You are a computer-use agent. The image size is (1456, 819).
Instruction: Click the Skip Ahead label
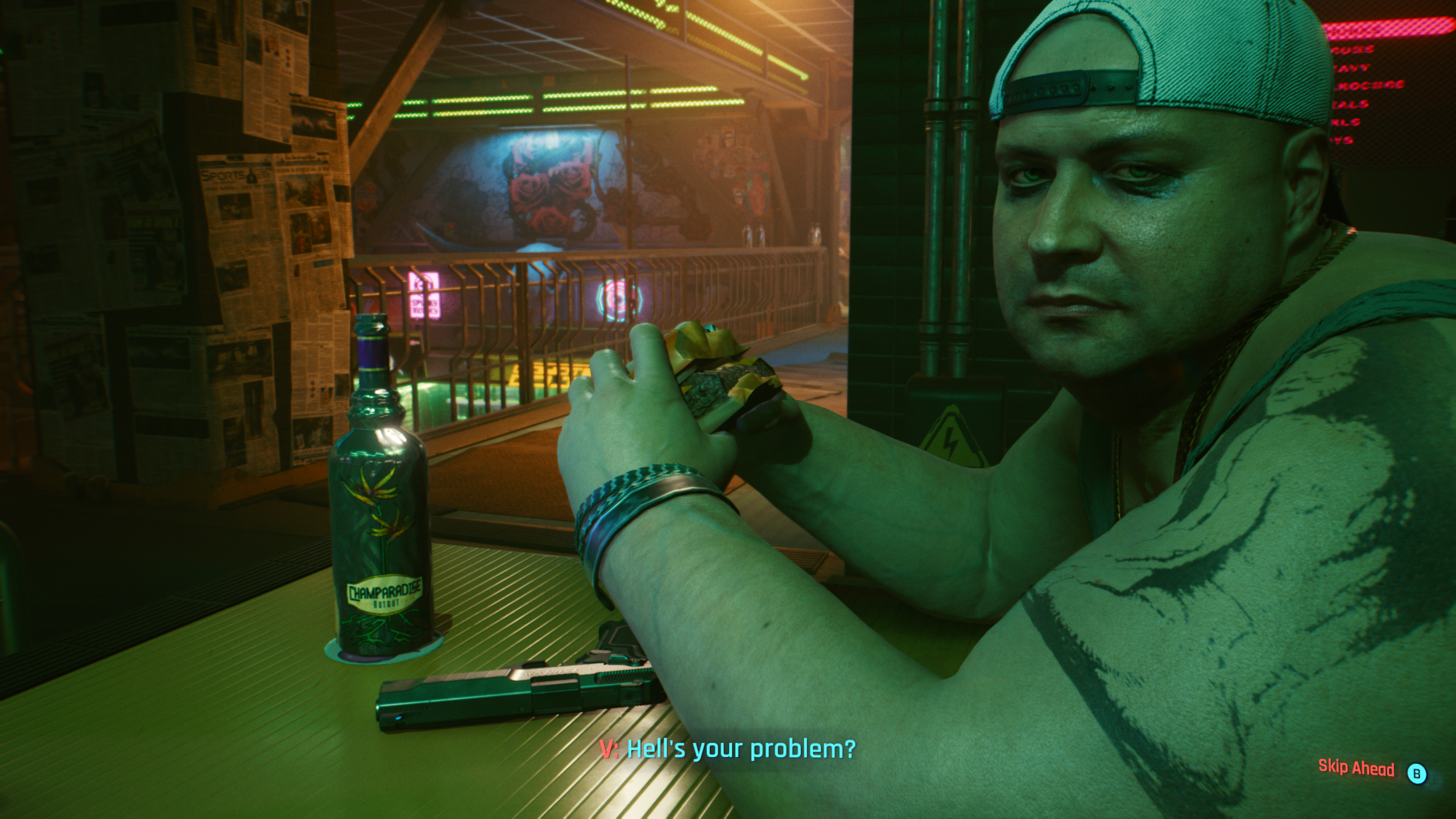click(1356, 768)
